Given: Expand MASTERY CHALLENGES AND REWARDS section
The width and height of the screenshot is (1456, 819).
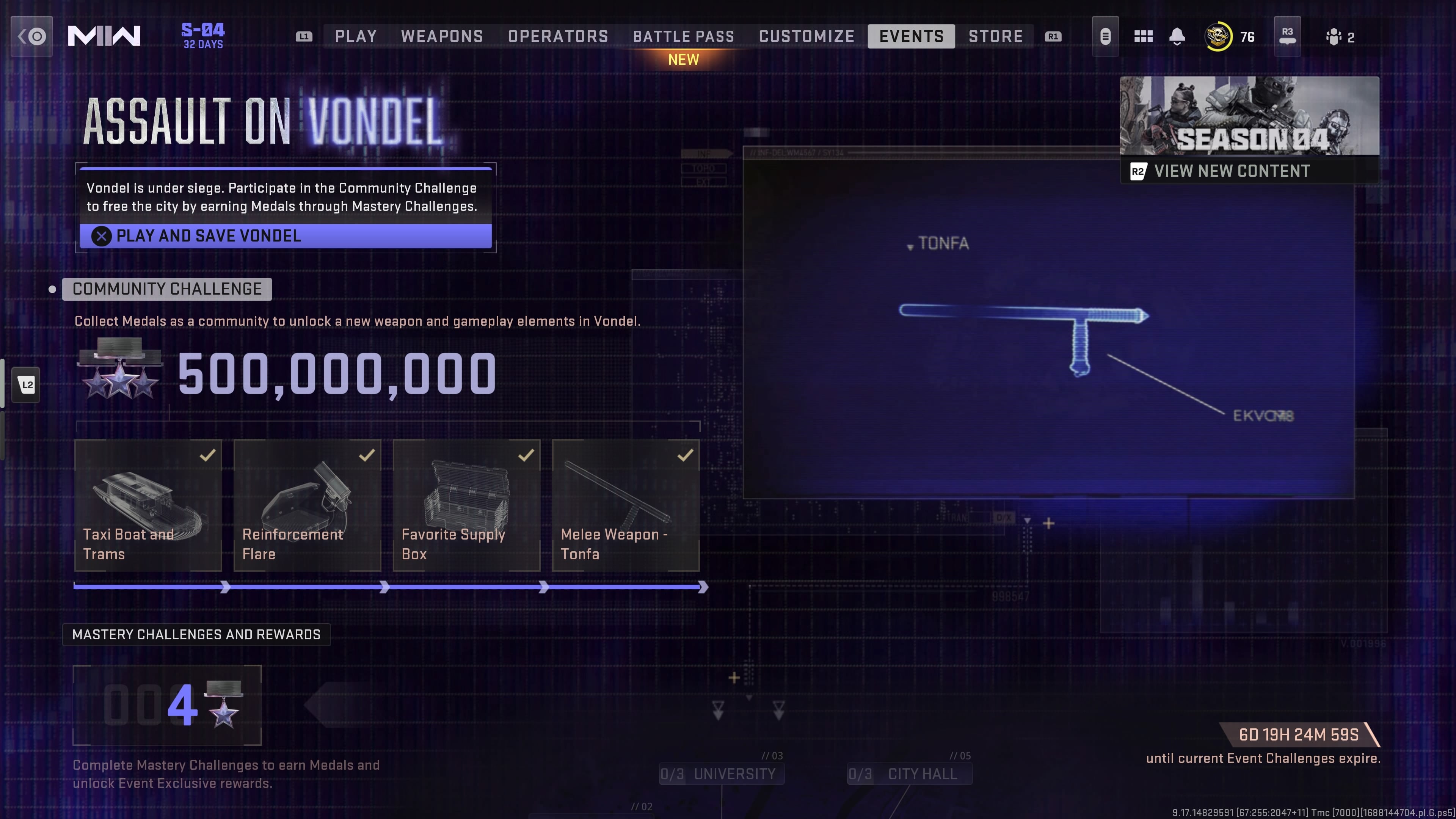Looking at the screenshot, I should point(196,634).
